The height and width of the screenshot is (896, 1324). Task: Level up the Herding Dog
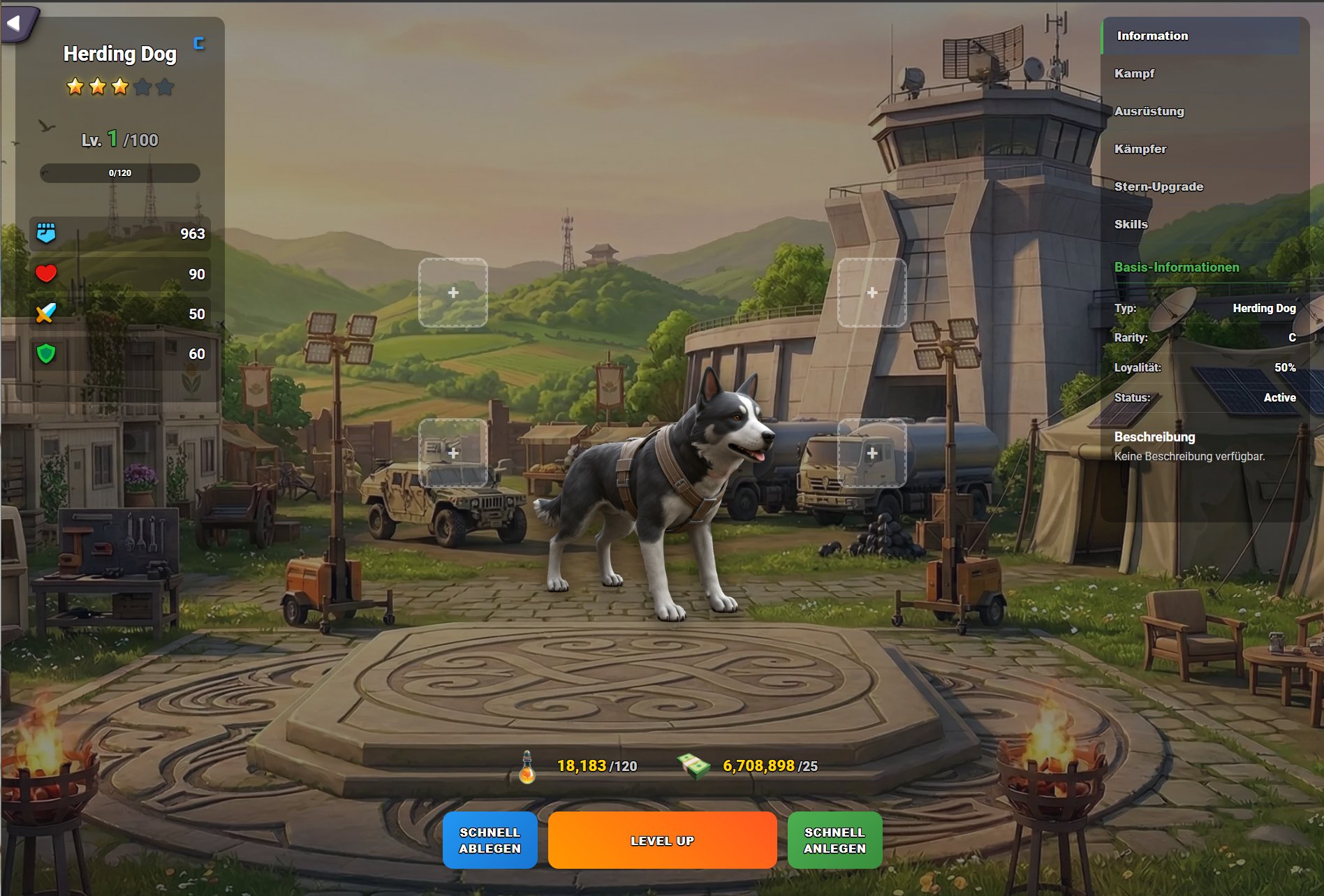coord(662,841)
